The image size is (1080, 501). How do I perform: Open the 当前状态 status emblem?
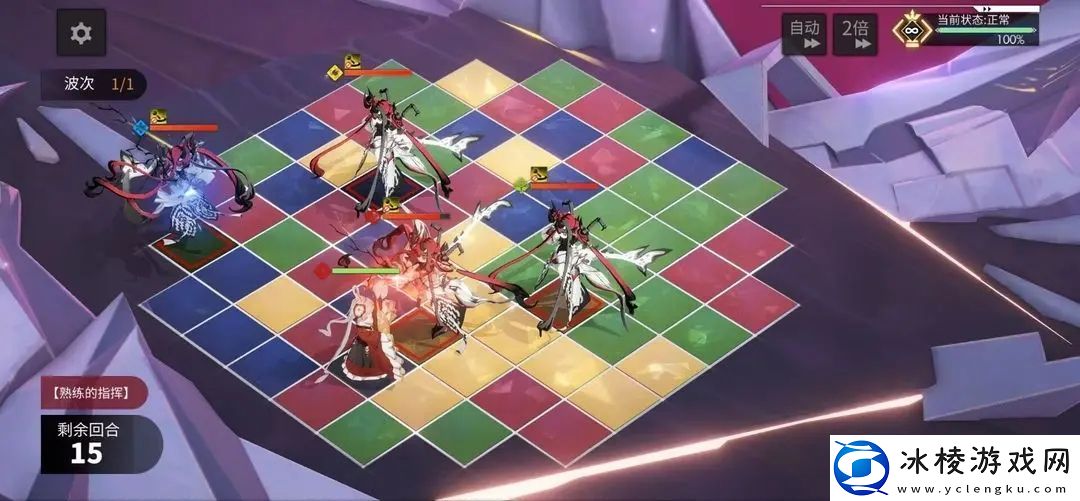click(911, 29)
